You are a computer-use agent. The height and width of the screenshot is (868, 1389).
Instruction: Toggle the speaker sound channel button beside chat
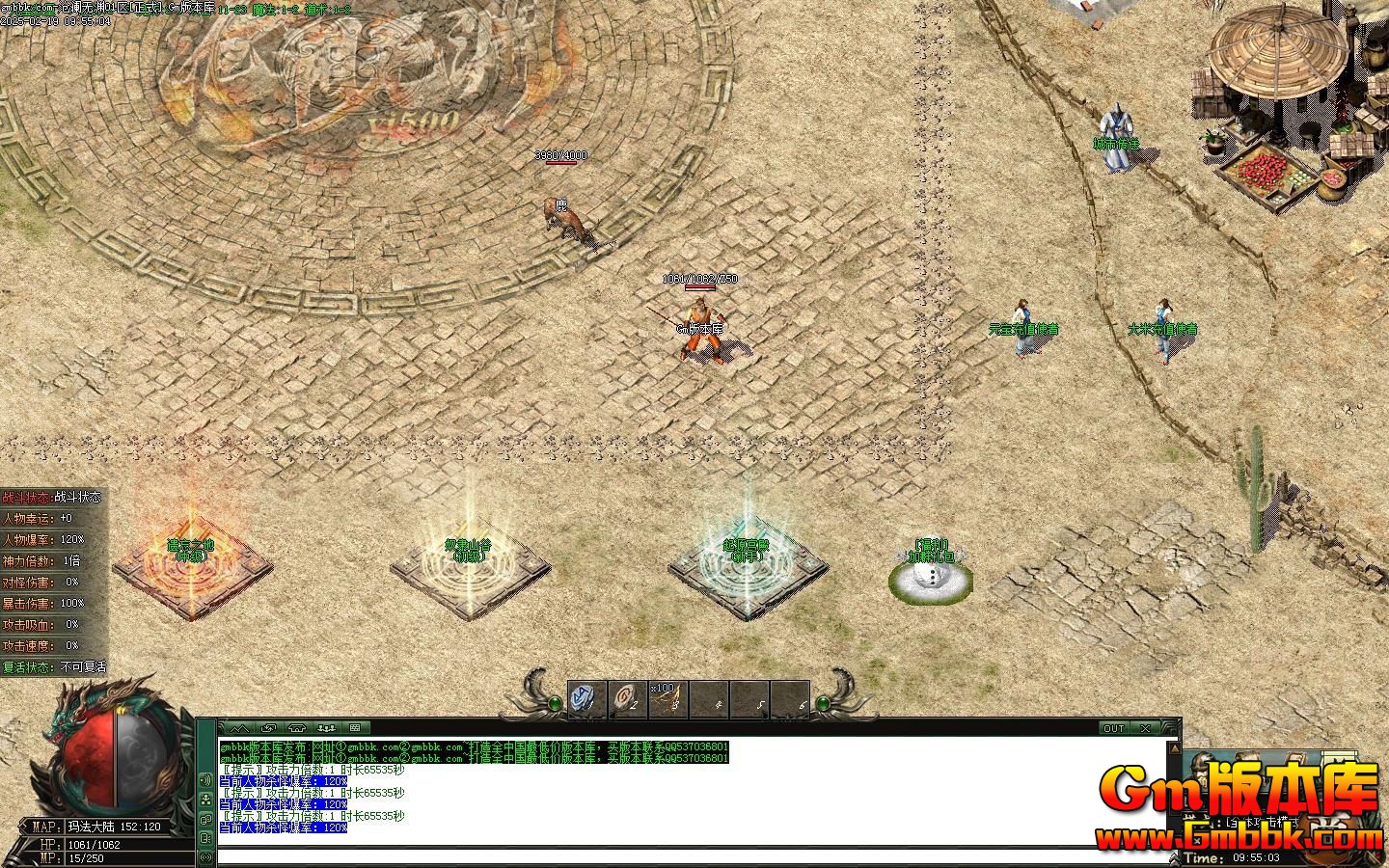(x=205, y=779)
